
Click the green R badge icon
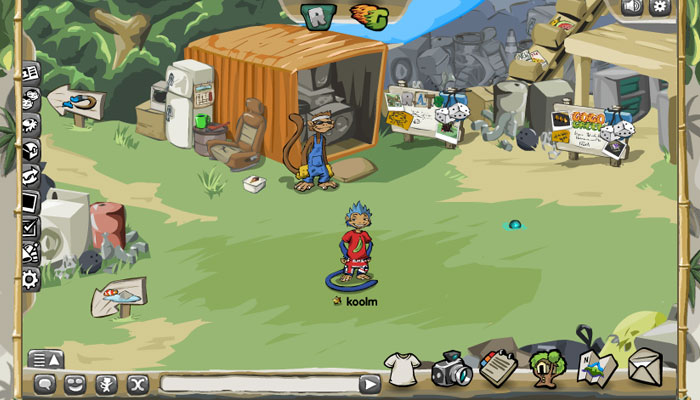pos(317,15)
